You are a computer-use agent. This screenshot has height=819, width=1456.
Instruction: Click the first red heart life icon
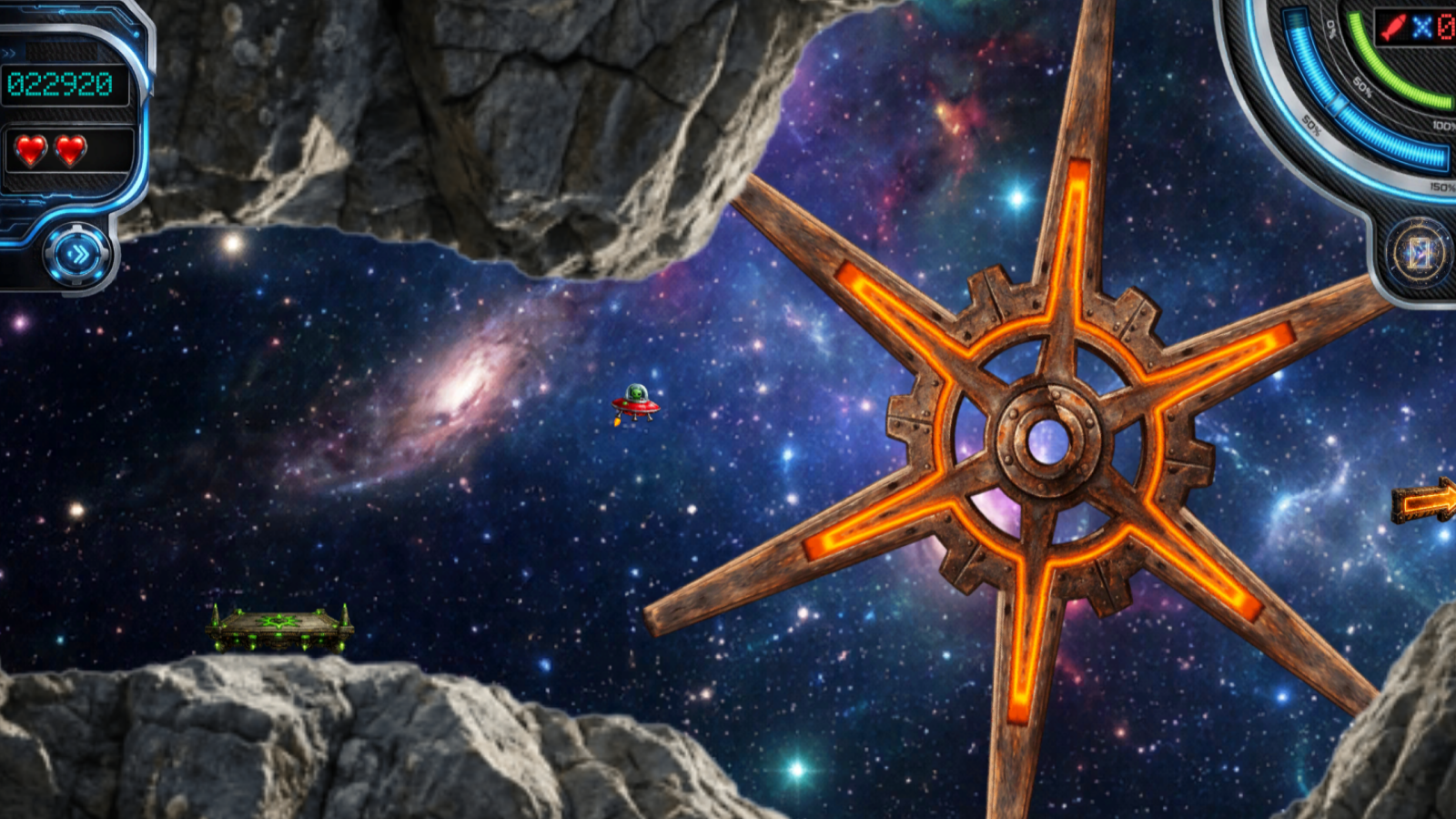[x=31, y=150]
